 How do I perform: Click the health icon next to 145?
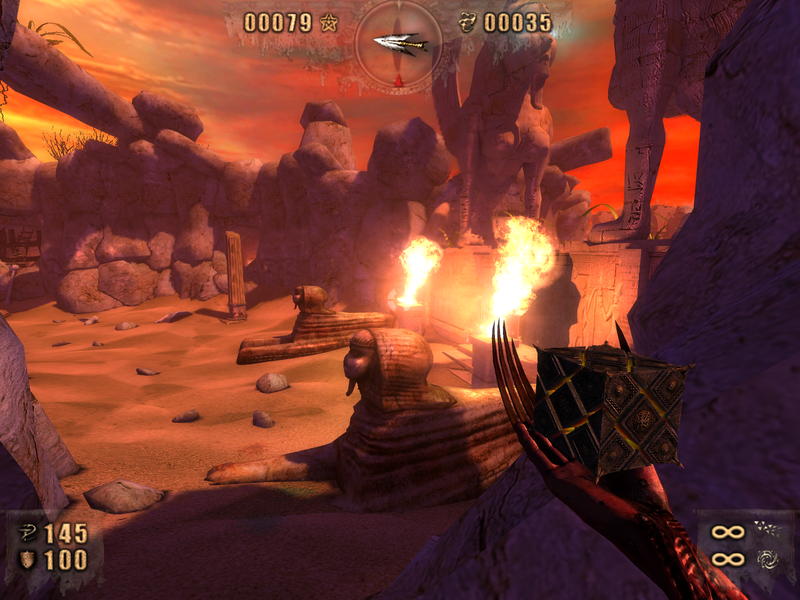point(27,533)
